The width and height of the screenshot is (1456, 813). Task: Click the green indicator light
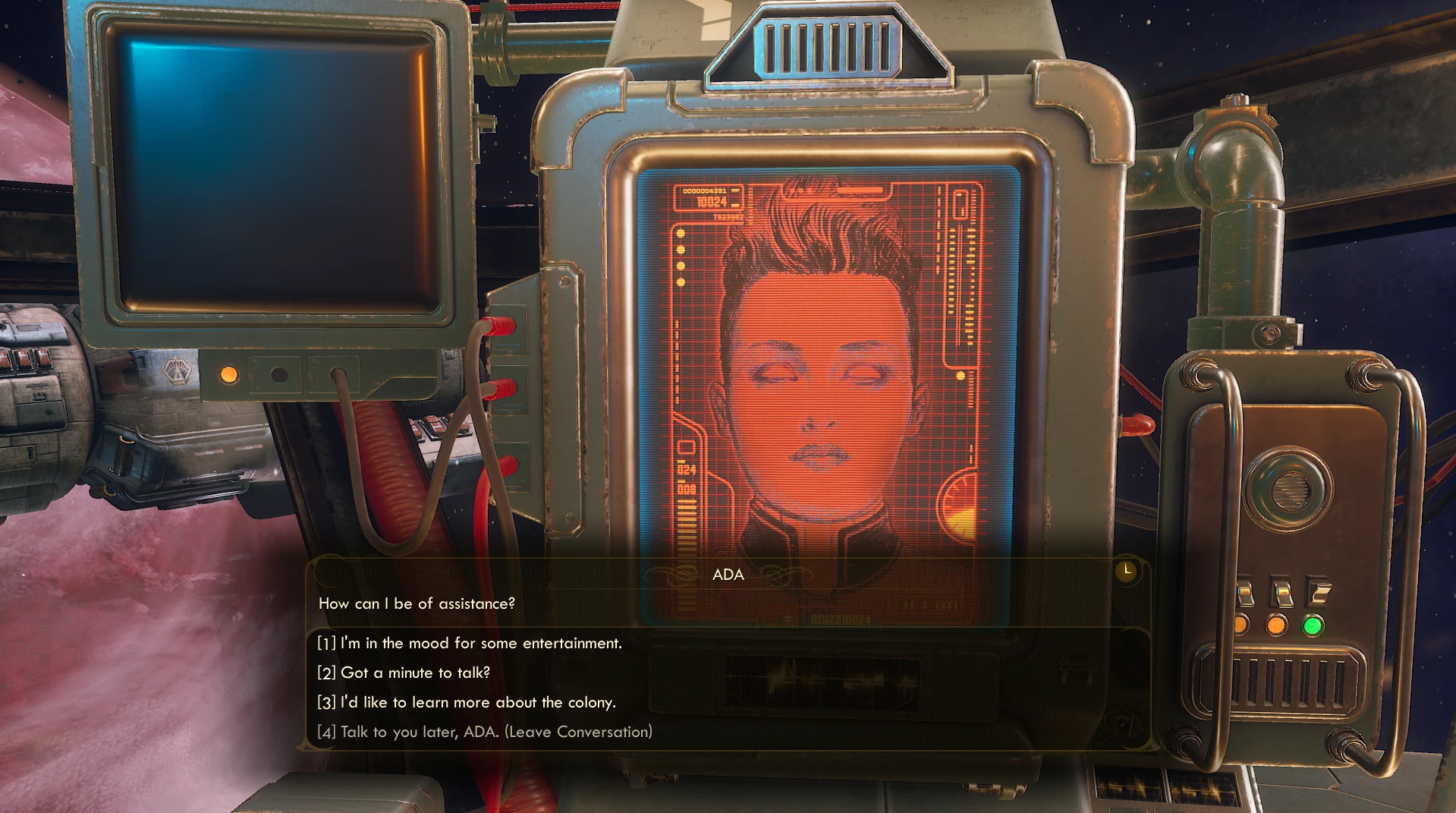click(x=1312, y=625)
